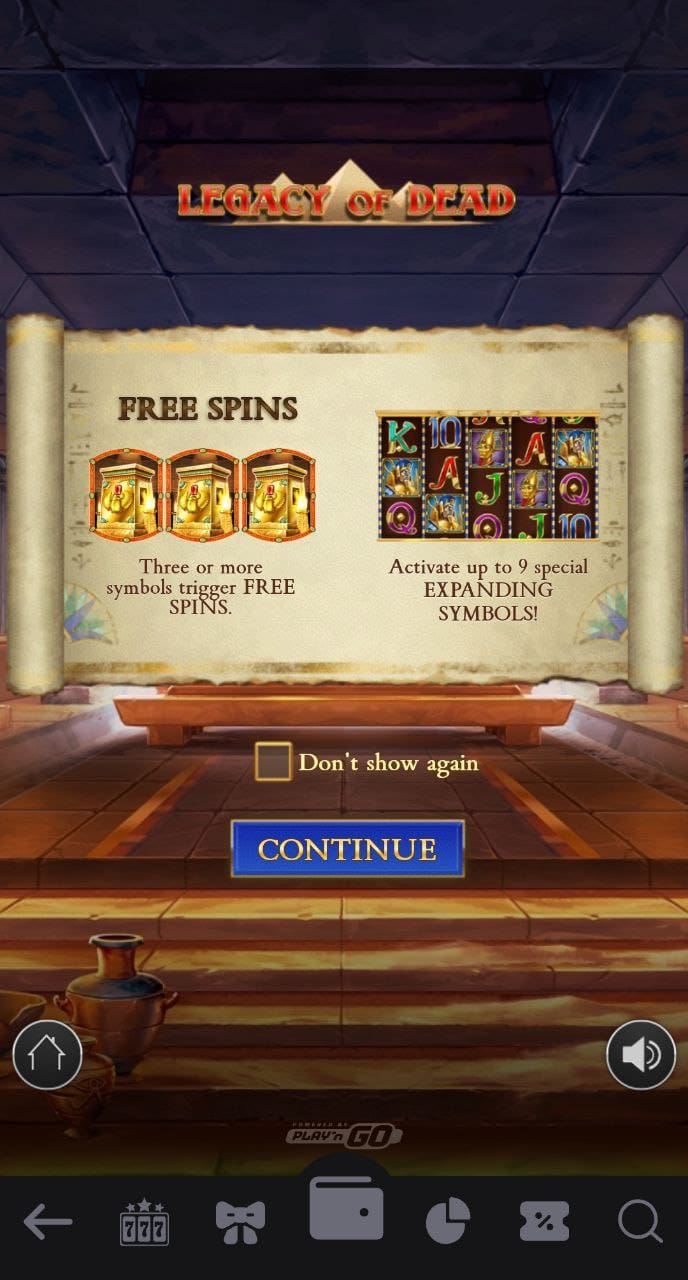Show the pie chart statistics icon

click(448, 1221)
